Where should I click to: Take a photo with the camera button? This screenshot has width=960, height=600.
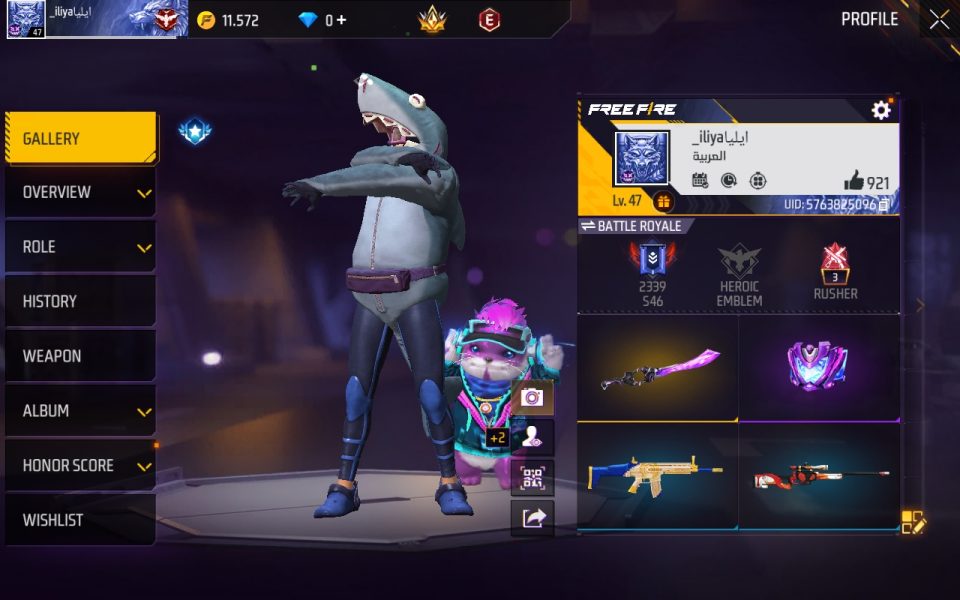532,397
